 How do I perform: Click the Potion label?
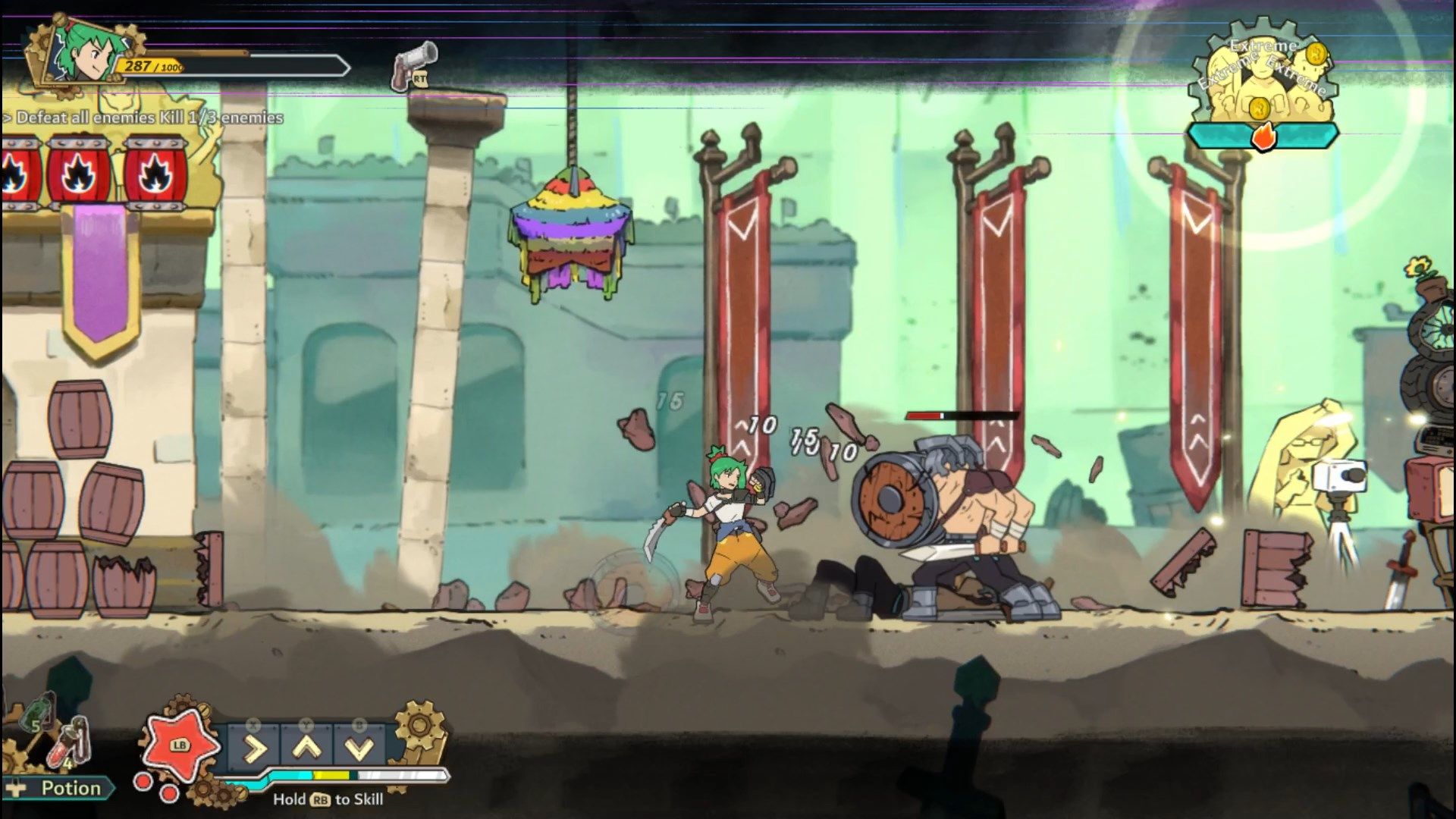pos(71,789)
